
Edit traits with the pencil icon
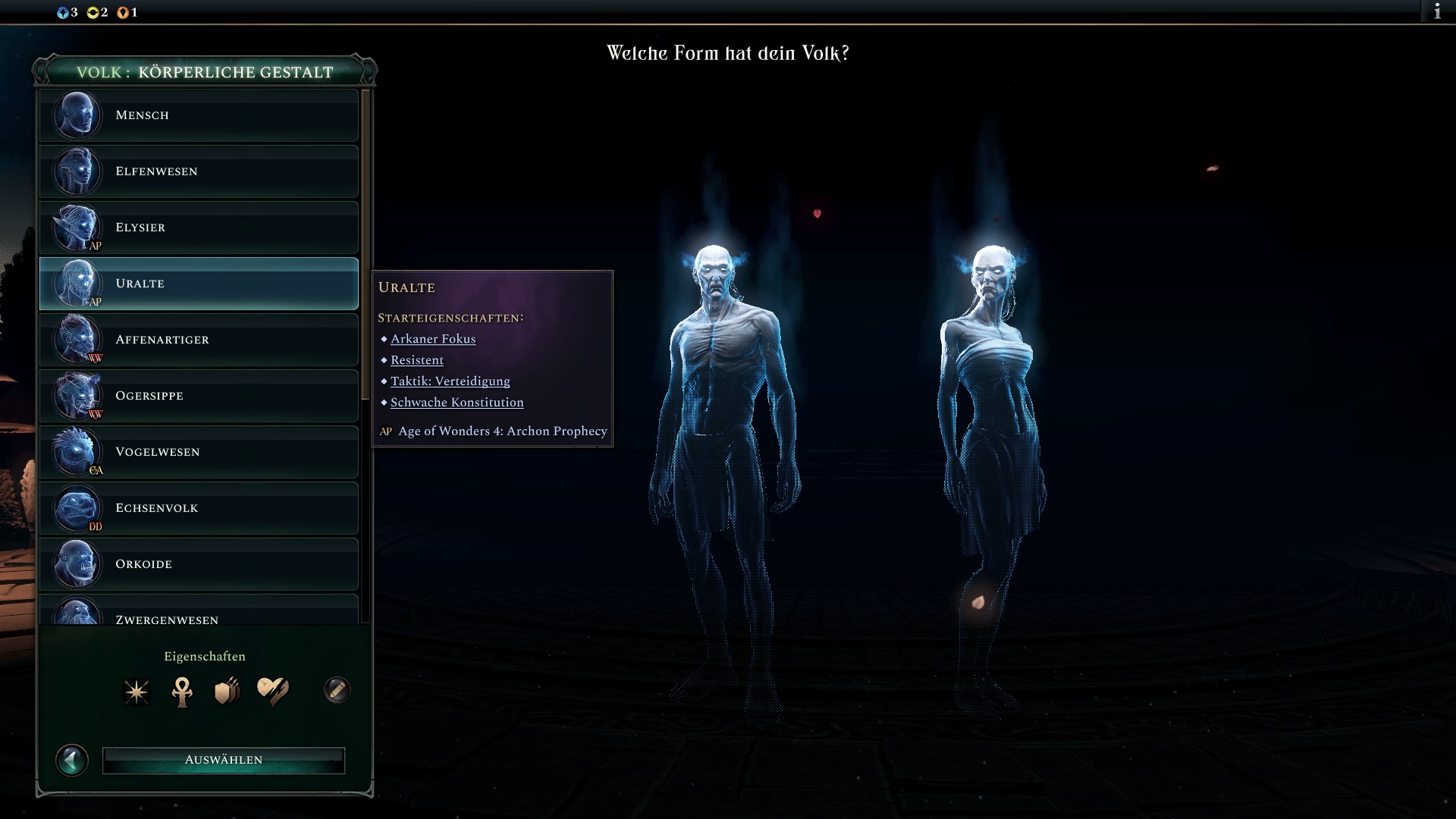point(337,690)
